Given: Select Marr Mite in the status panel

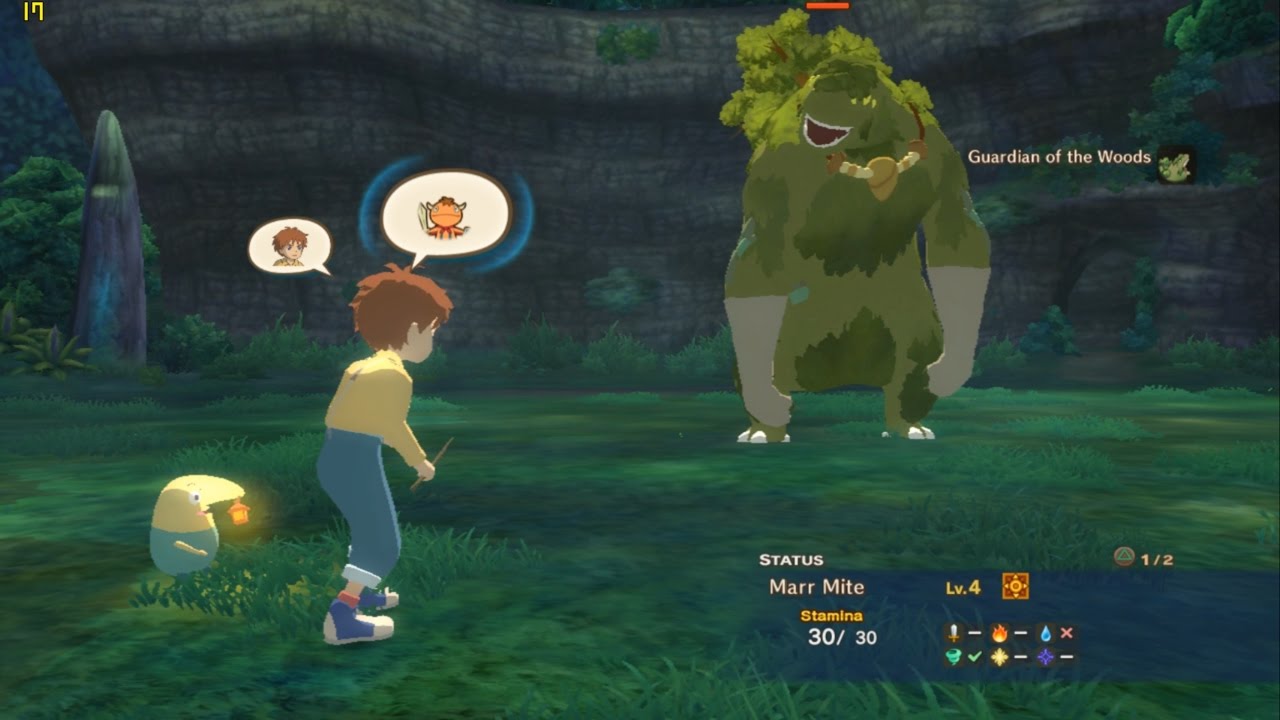Looking at the screenshot, I should 817,587.
